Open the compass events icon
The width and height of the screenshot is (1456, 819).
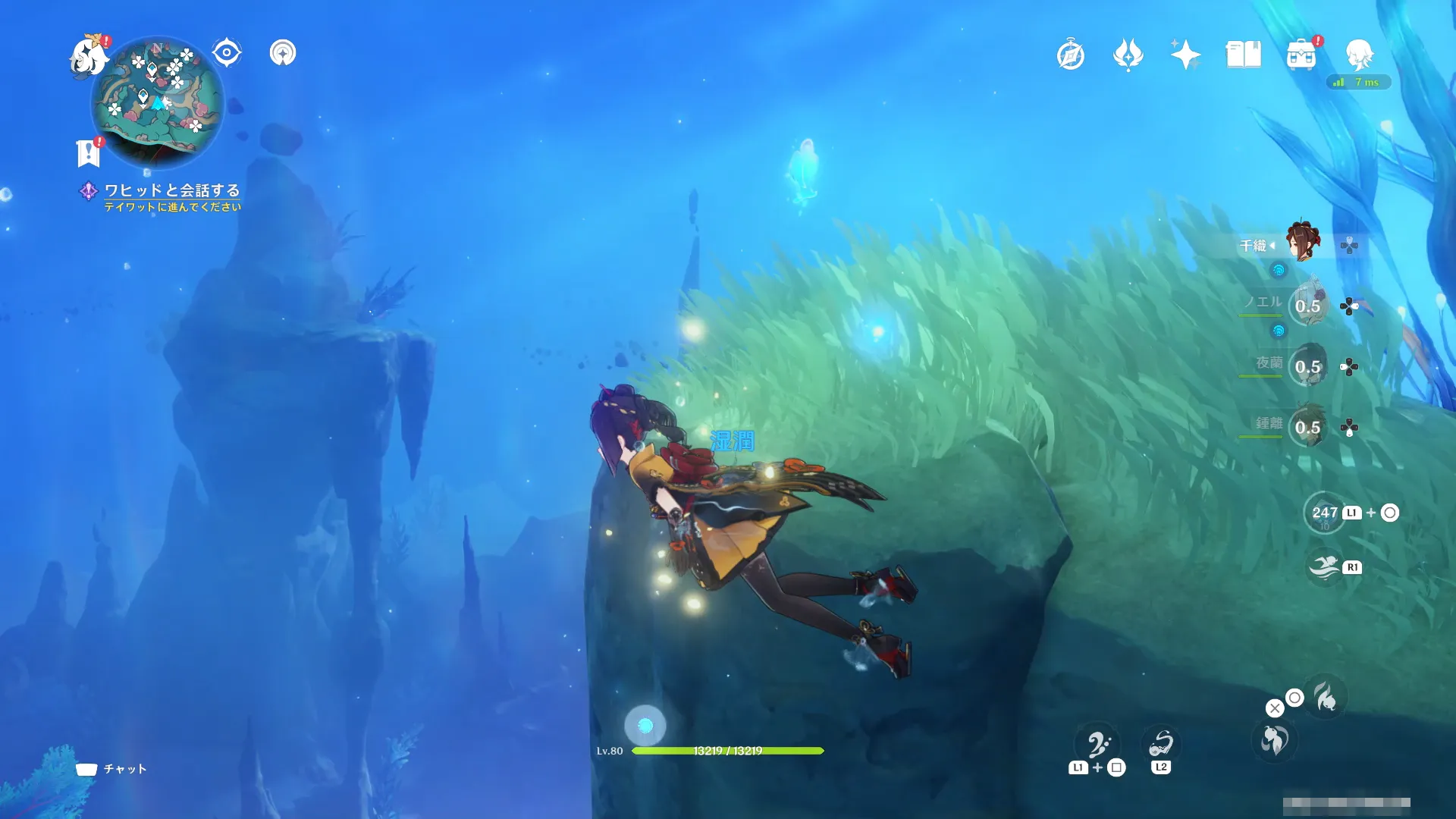[1071, 55]
